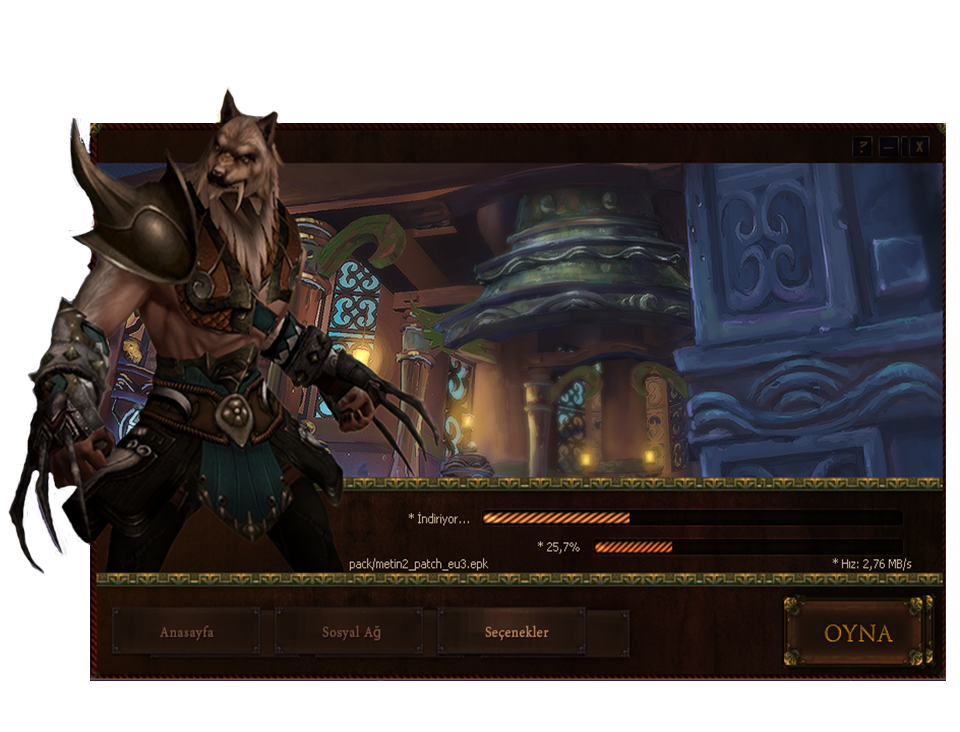Image resolution: width=960 pixels, height=732 pixels.
Task: Click the question mark help button
Action: pyautogui.click(x=862, y=146)
